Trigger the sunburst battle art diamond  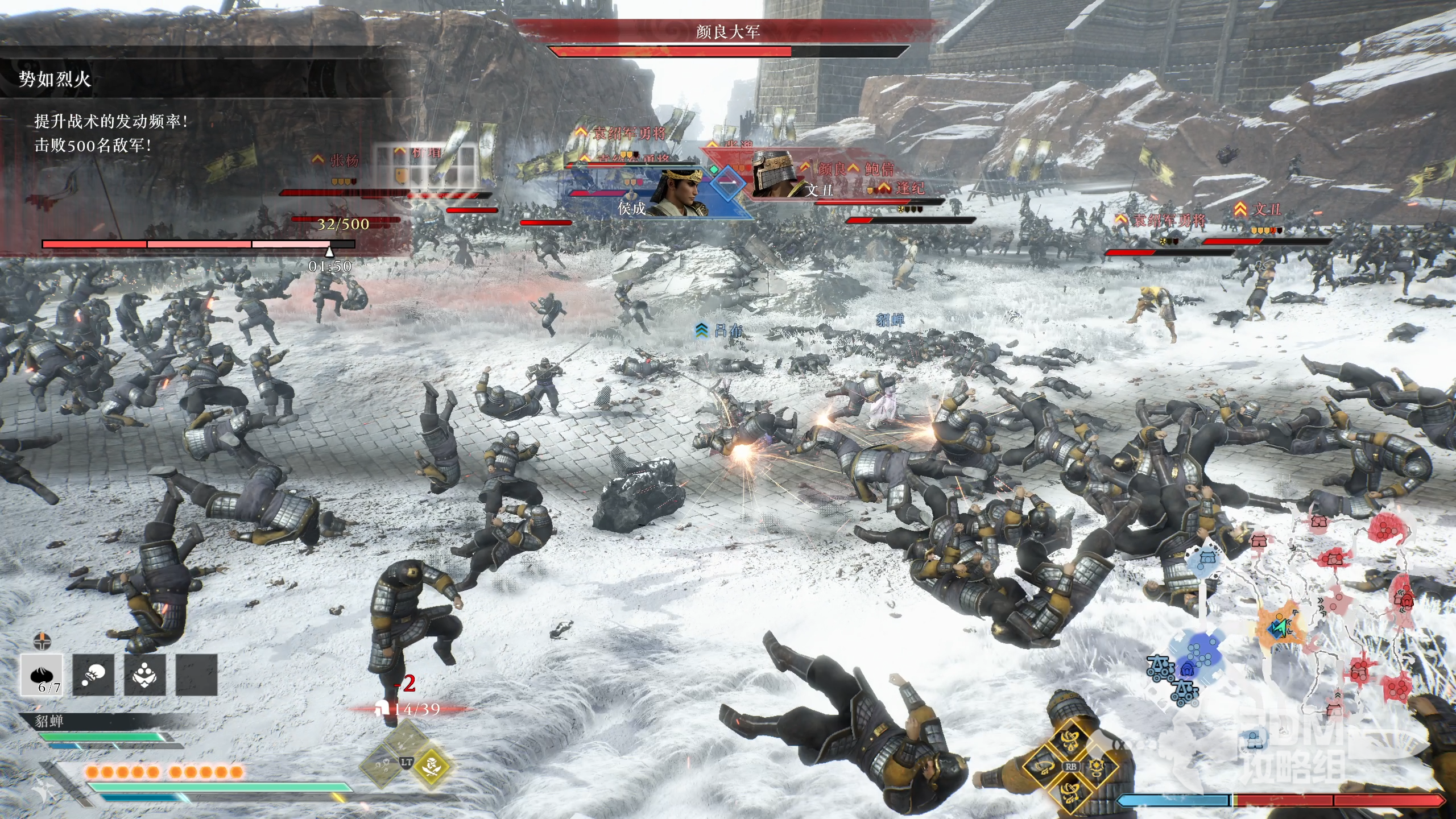(x=1096, y=766)
